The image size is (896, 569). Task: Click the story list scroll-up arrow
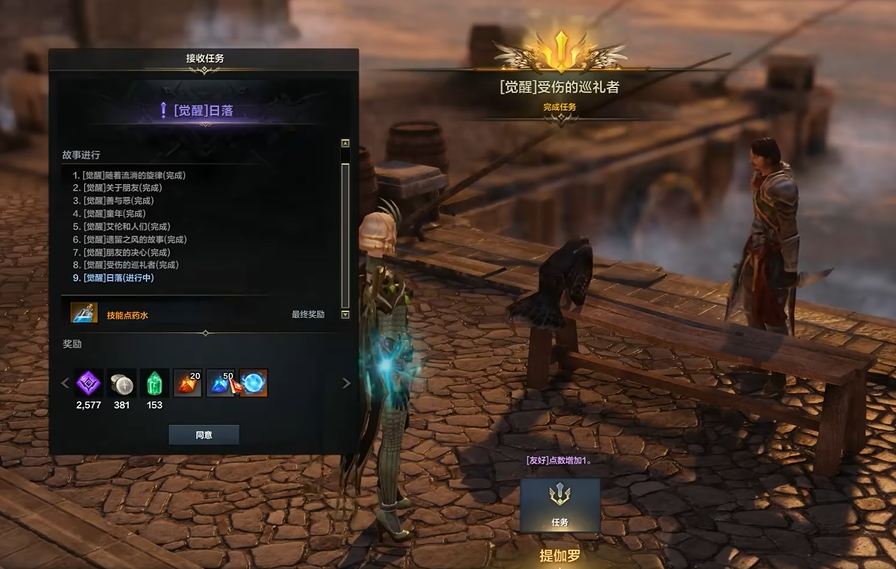(x=345, y=143)
